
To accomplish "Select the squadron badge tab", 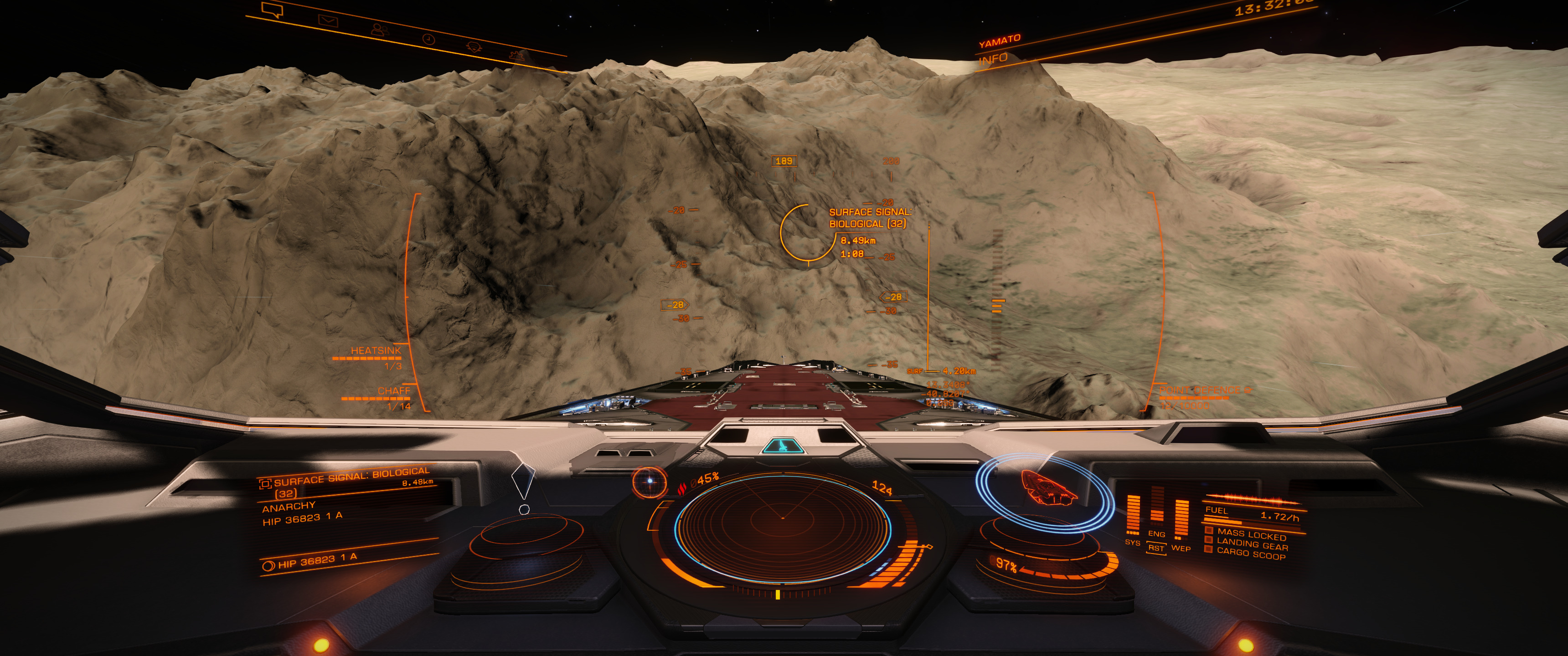I will tap(474, 47).
